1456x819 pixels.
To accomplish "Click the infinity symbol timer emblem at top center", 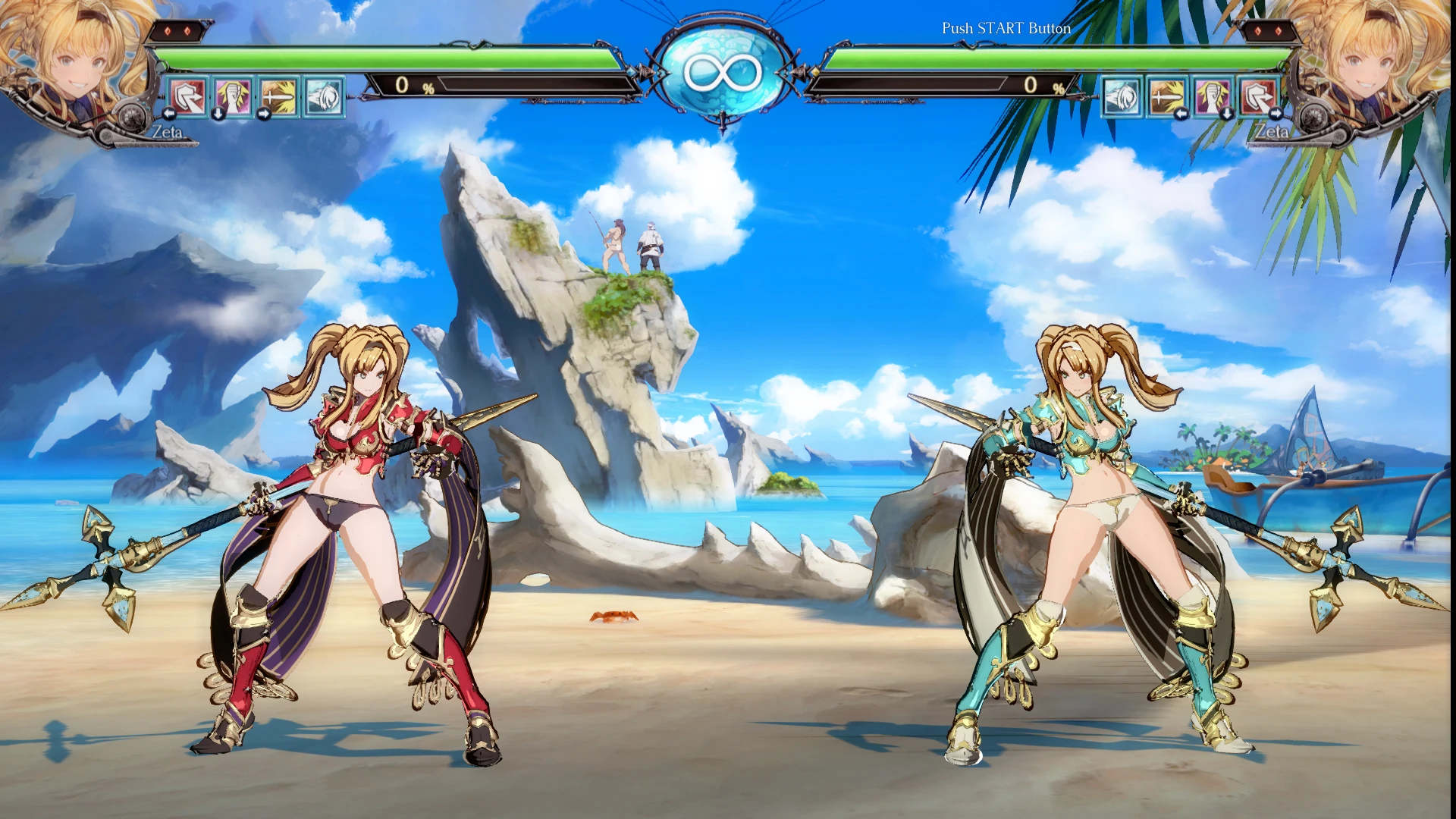I will (x=726, y=72).
